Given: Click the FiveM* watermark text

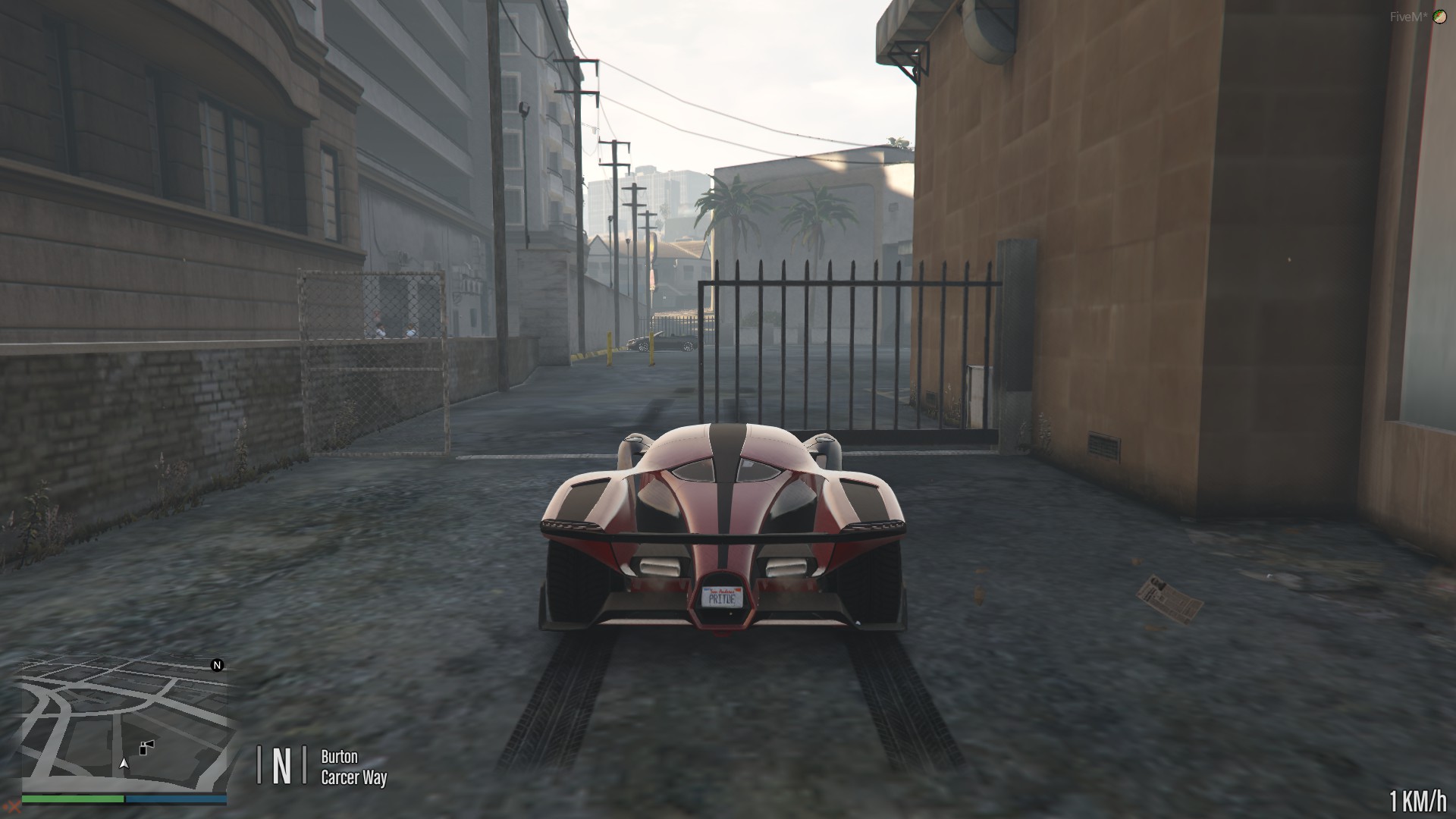Looking at the screenshot, I should pyautogui.click(x=1407, y=17).
